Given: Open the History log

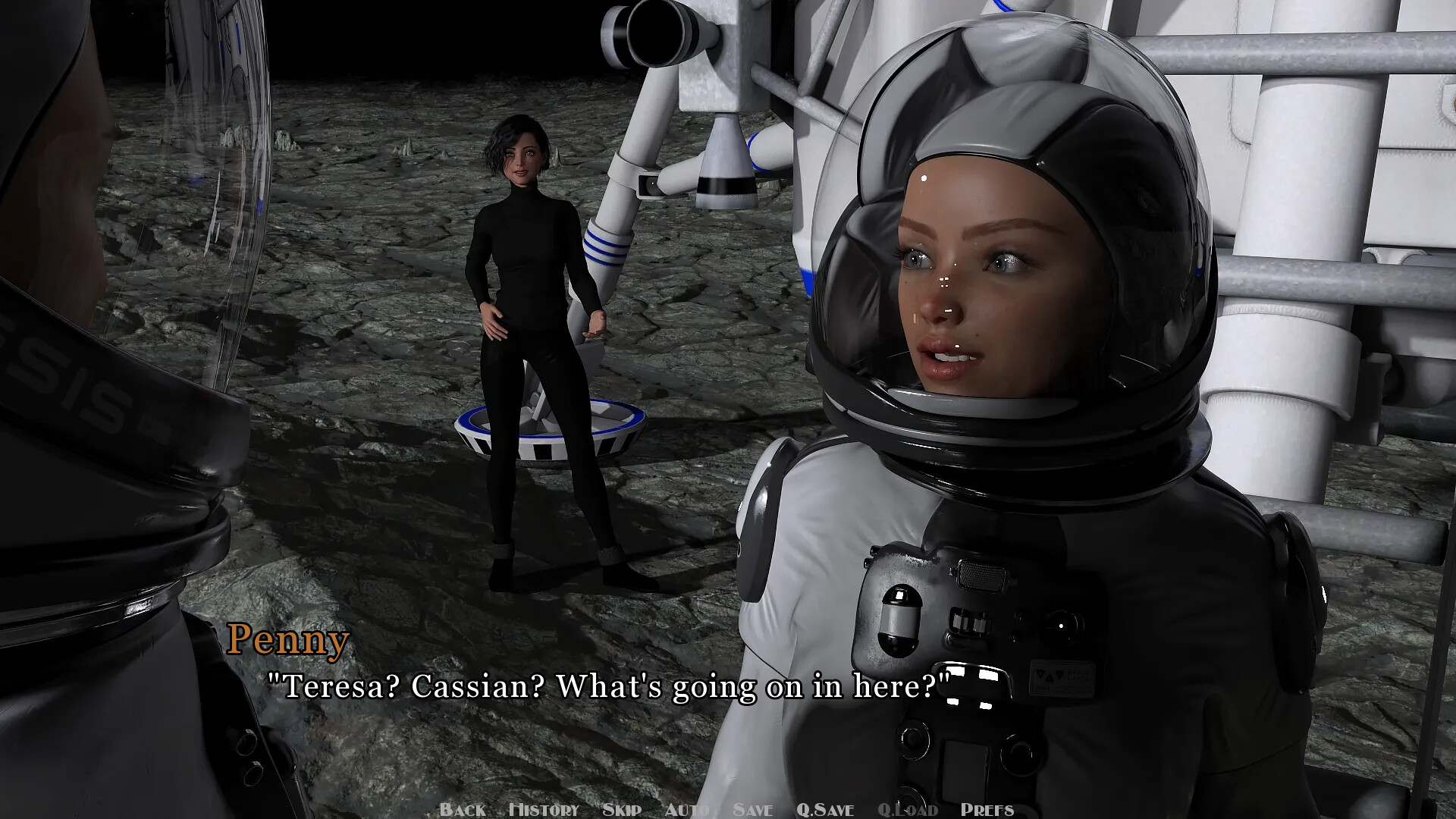Looking at the screenshot, I should (544, 809).
